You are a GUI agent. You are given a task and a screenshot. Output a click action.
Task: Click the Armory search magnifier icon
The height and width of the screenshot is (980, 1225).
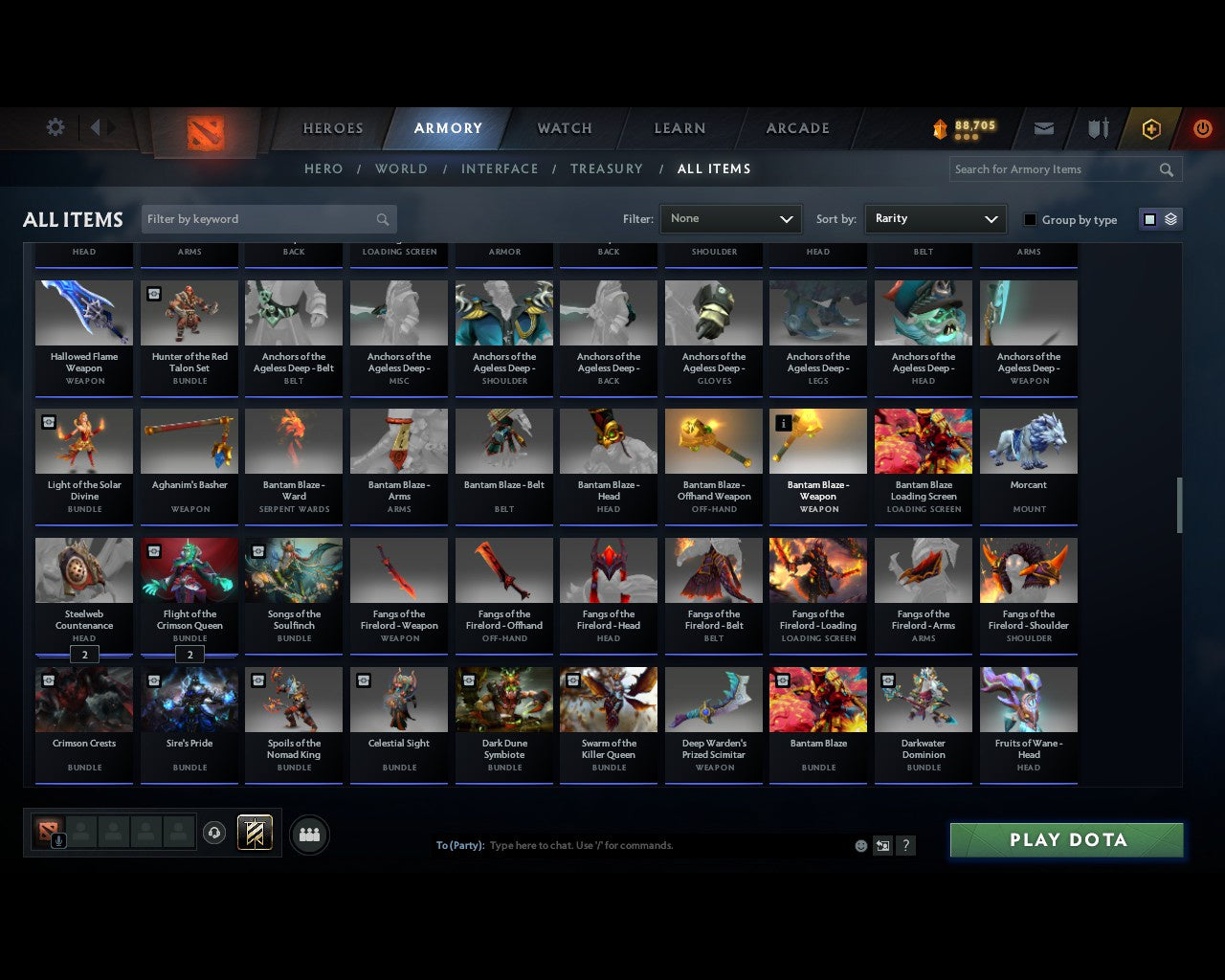(x=1166, y=169)
